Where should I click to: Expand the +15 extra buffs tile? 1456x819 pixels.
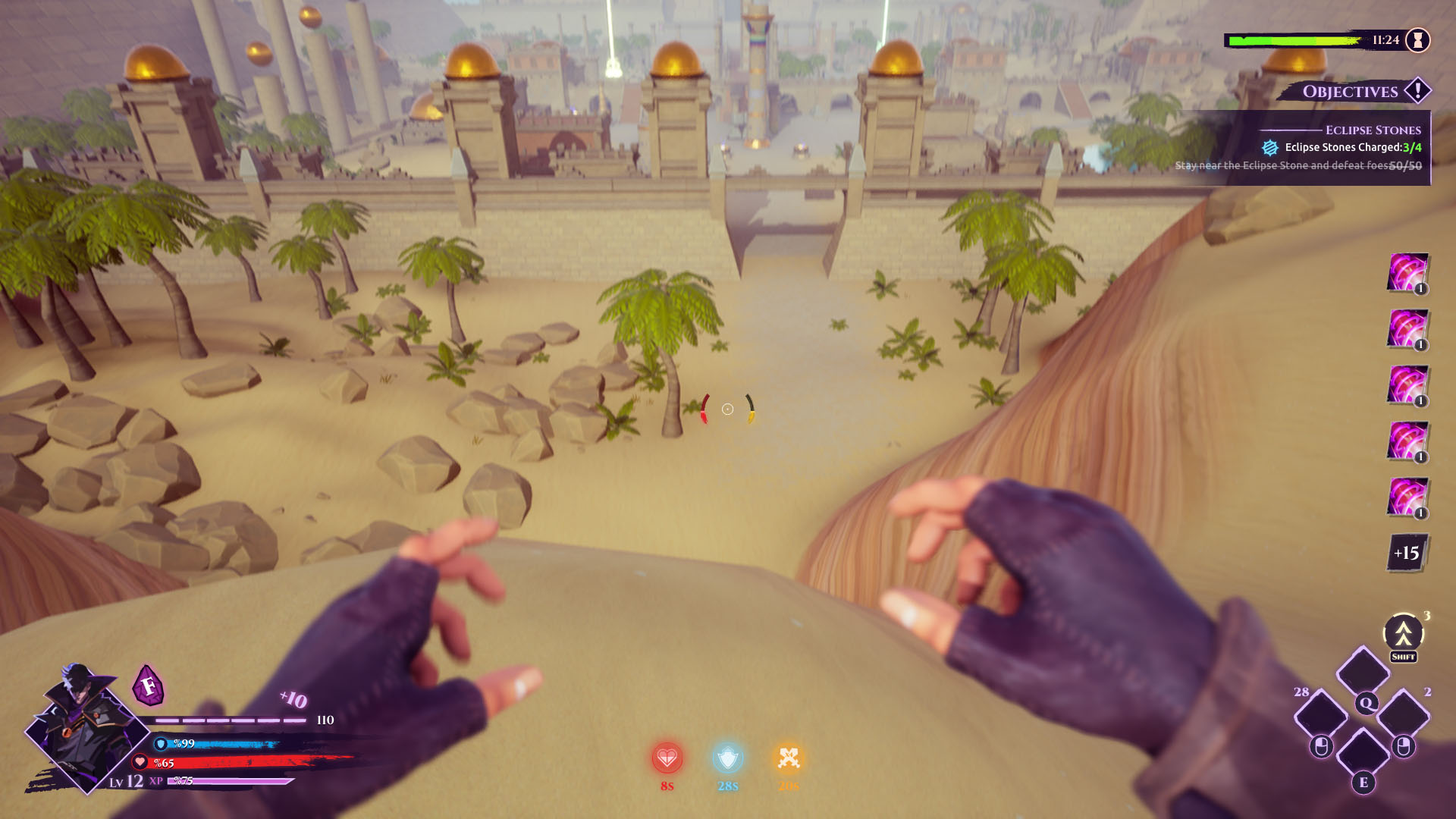1407,553
